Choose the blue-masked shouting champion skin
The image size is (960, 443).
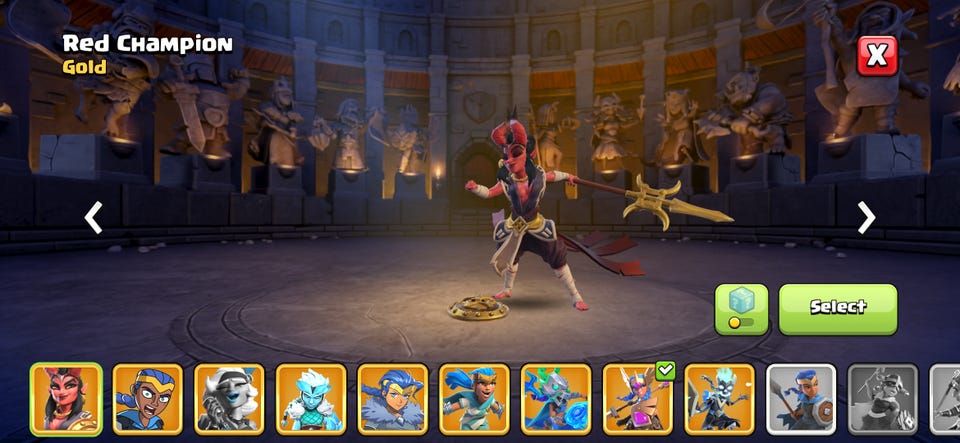click(148, 399)
